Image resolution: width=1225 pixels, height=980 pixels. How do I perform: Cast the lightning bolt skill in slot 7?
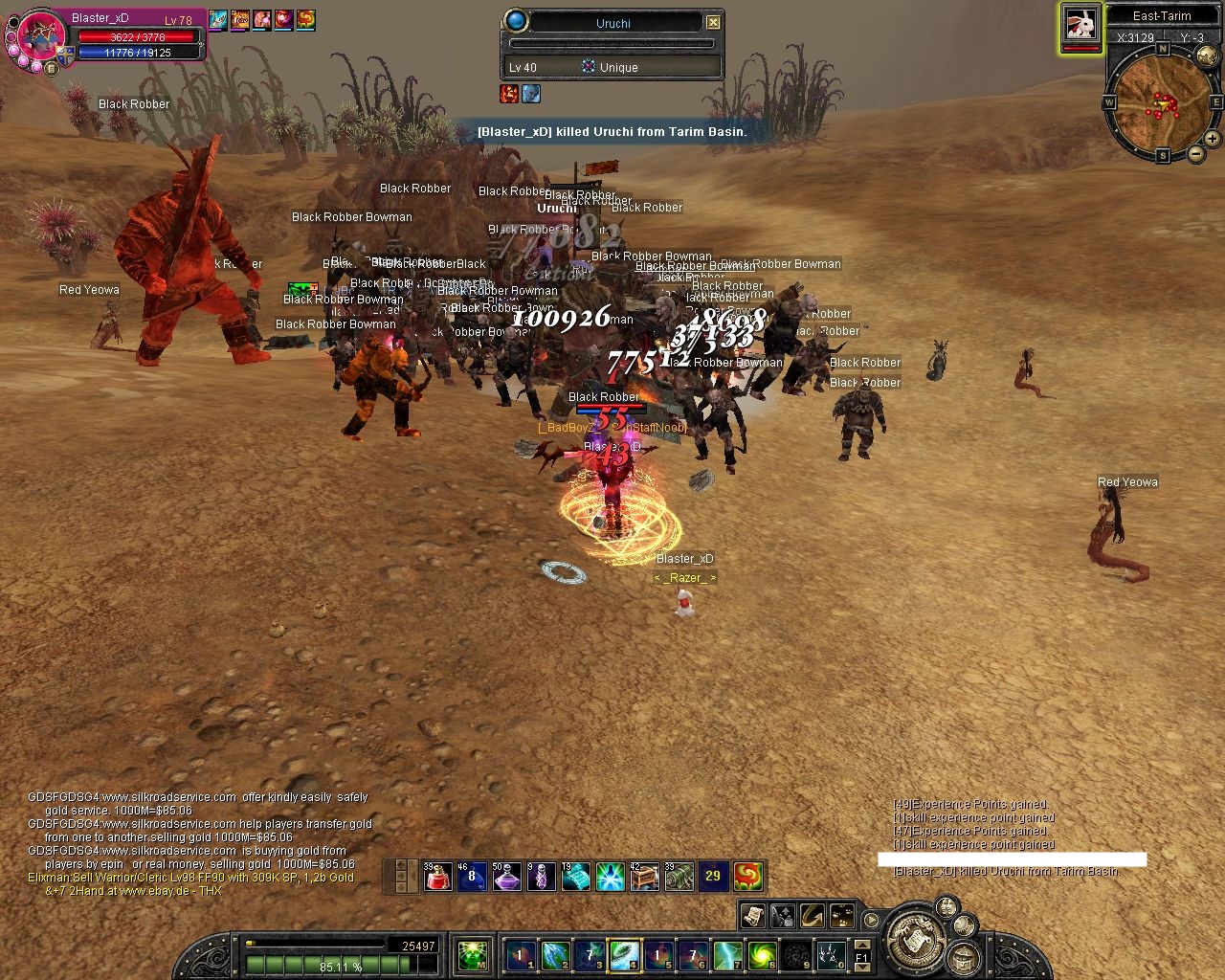[727, 955]
